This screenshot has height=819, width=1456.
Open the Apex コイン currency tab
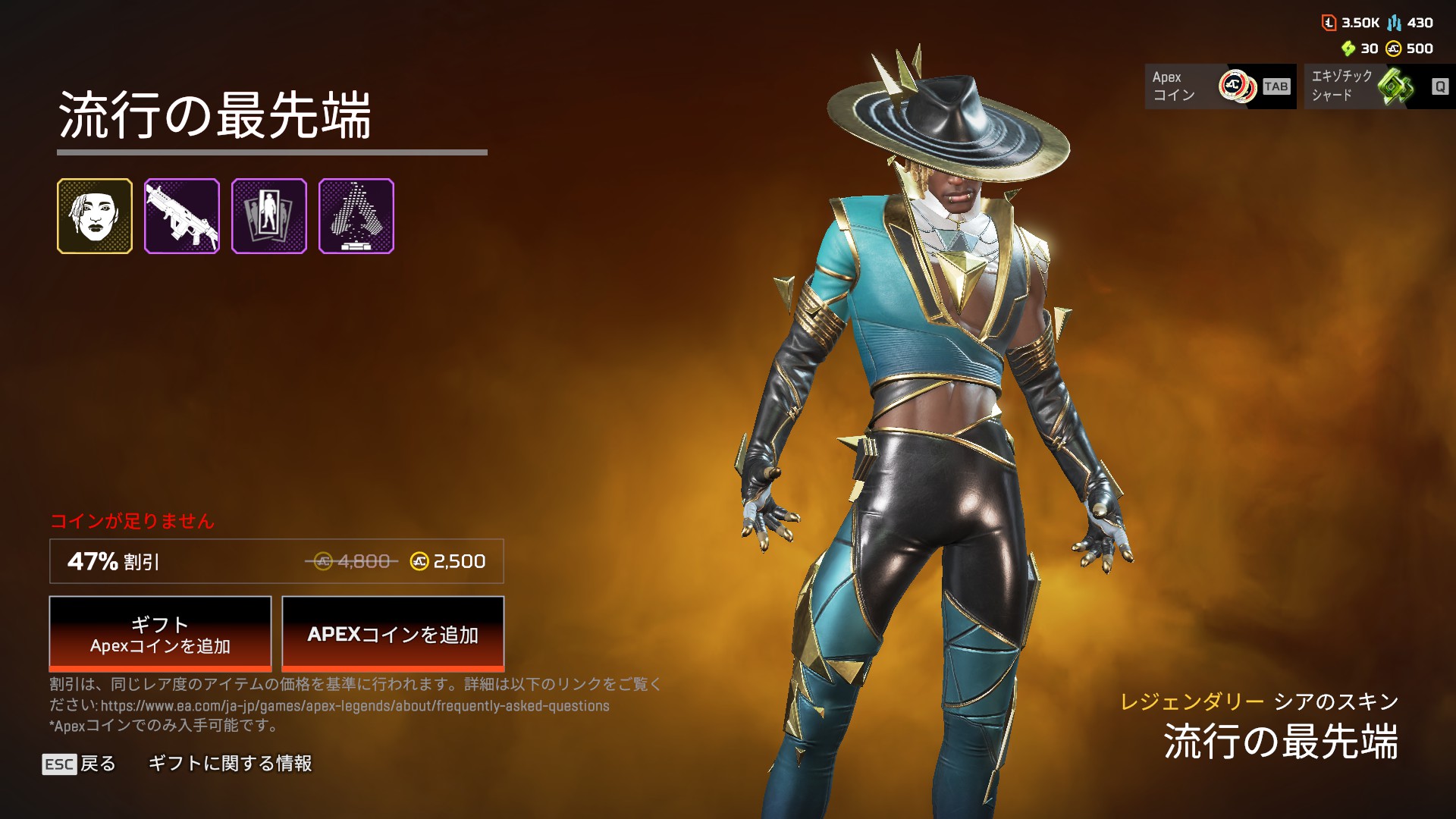tap(1220, 86)
